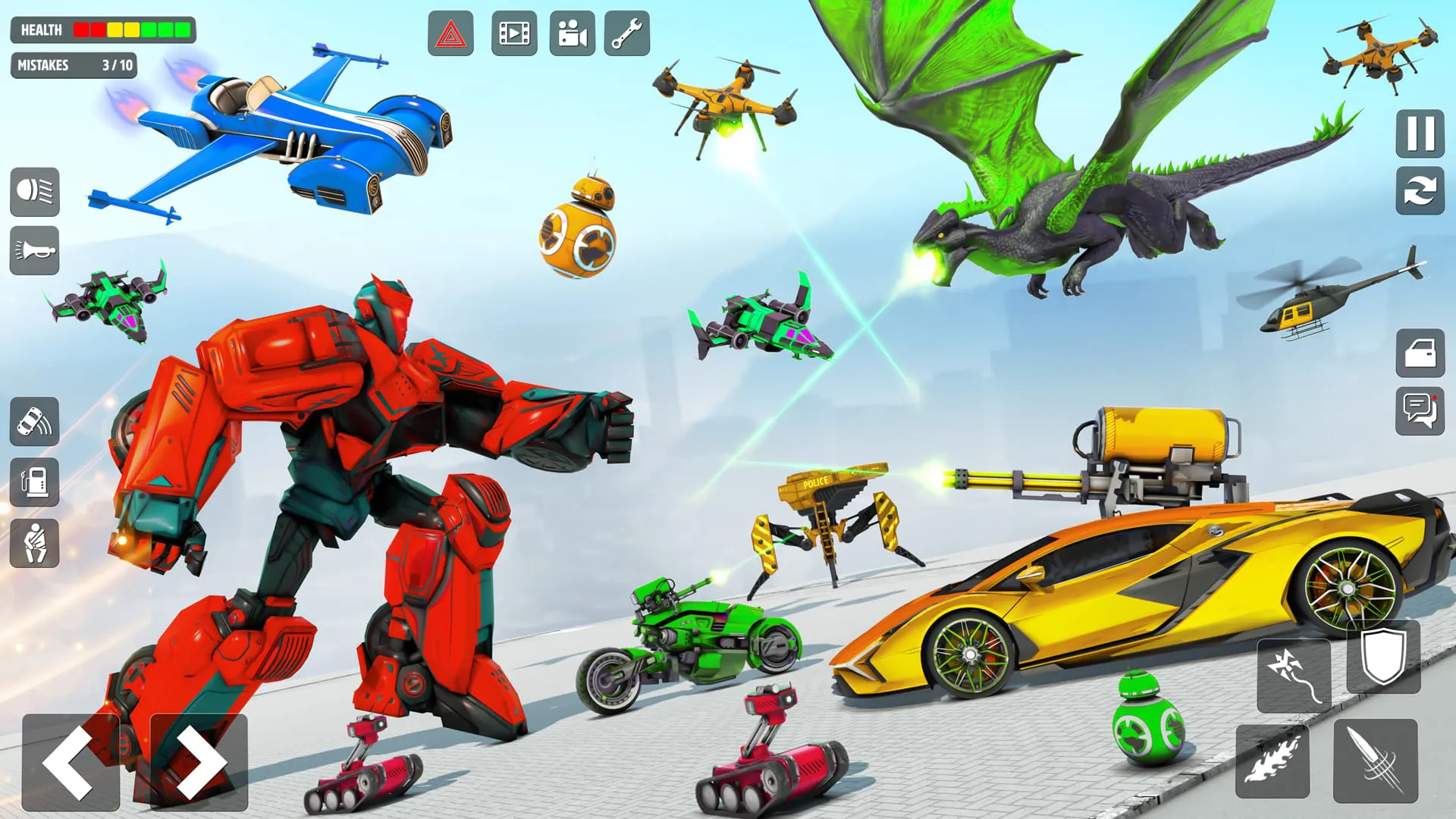Sound the horn
This screenshot has height=819, width=1456.
[34, 252]
